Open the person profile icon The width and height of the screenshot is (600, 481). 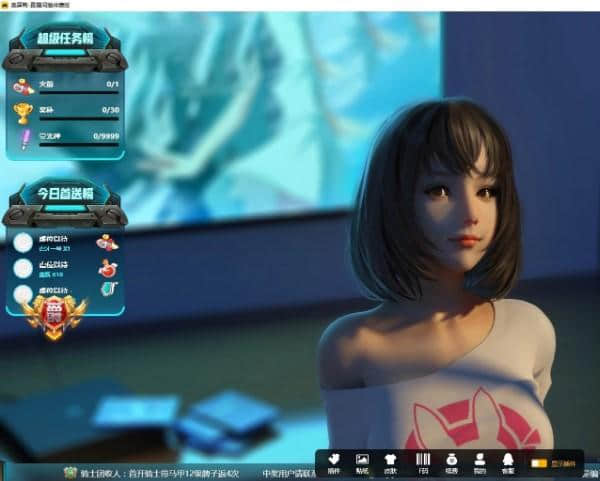point(480,461)
